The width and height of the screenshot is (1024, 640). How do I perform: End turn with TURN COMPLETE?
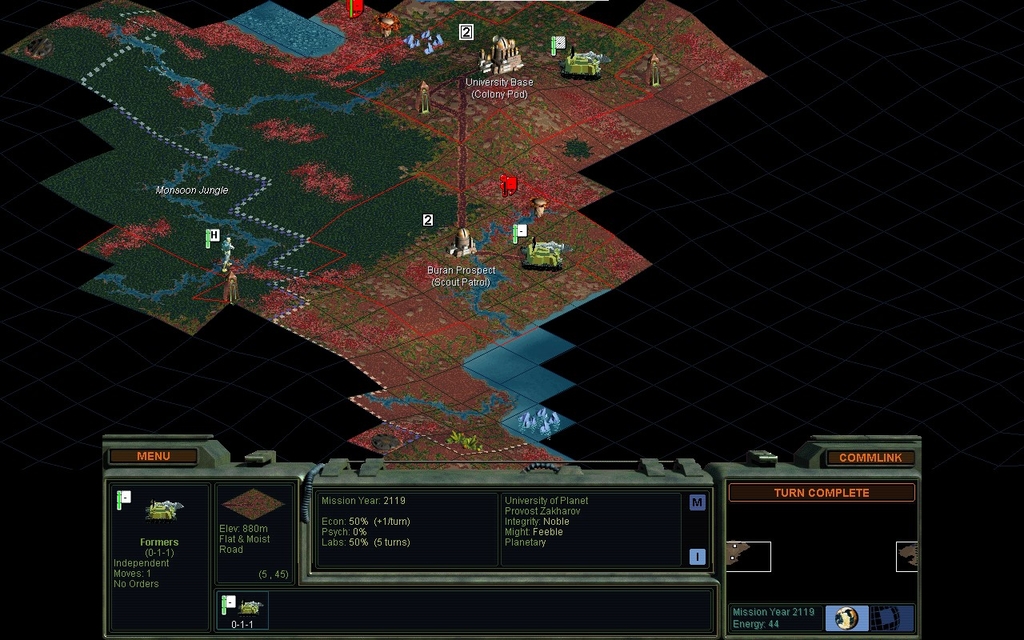pos(821,493)
